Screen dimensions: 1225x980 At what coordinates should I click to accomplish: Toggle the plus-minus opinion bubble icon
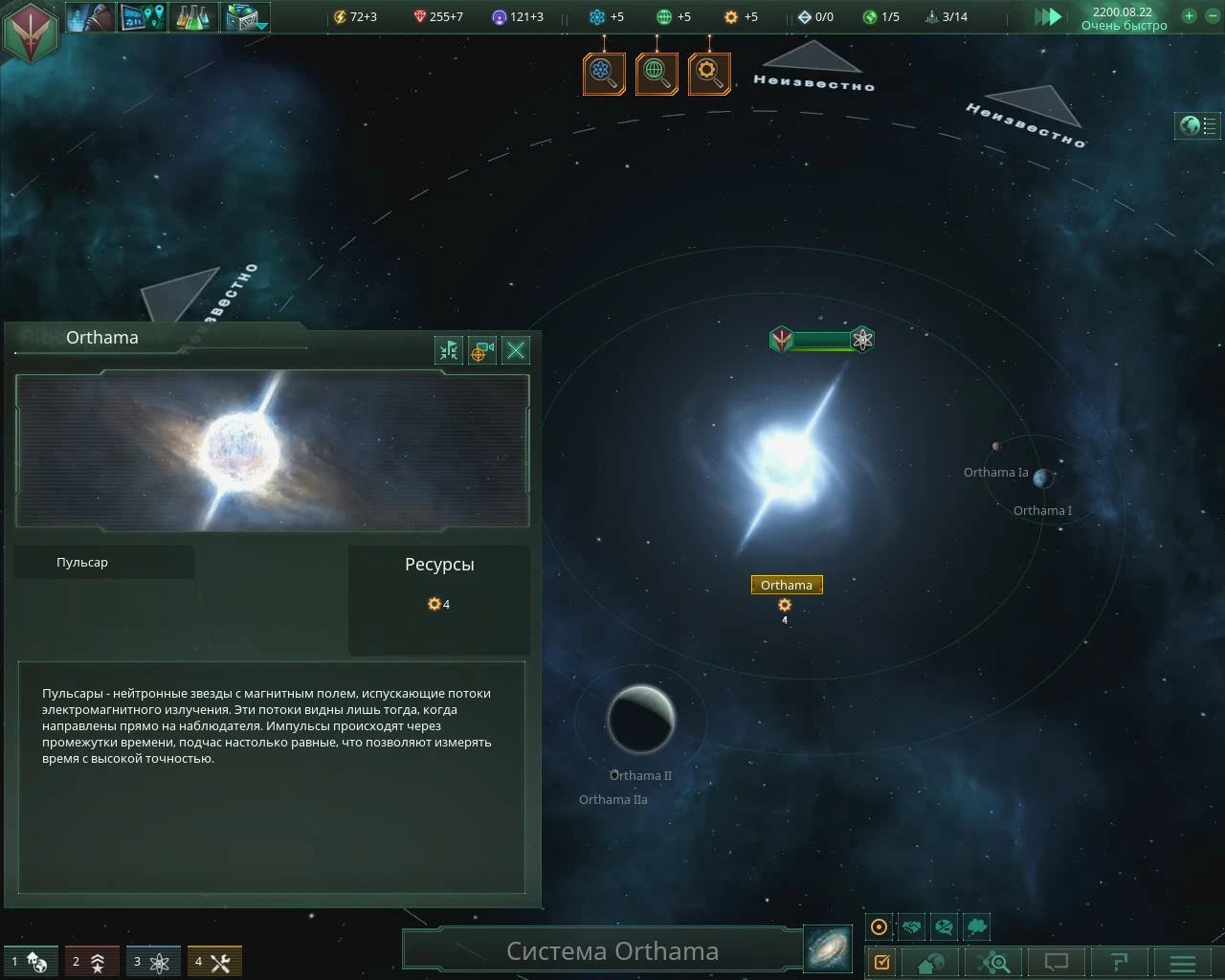[x=944, y=926]
